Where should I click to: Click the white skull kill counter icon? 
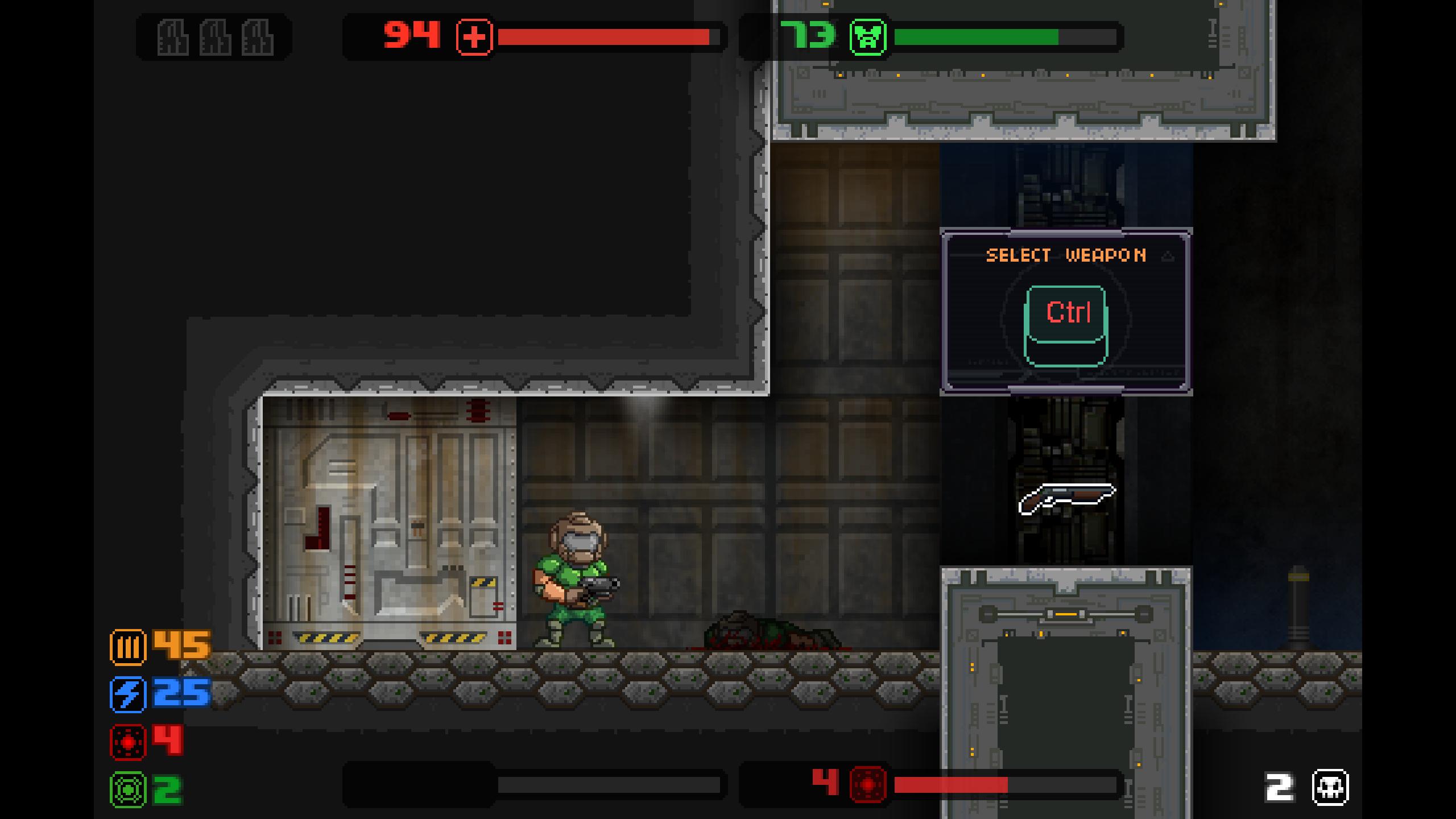(1330, 788)
